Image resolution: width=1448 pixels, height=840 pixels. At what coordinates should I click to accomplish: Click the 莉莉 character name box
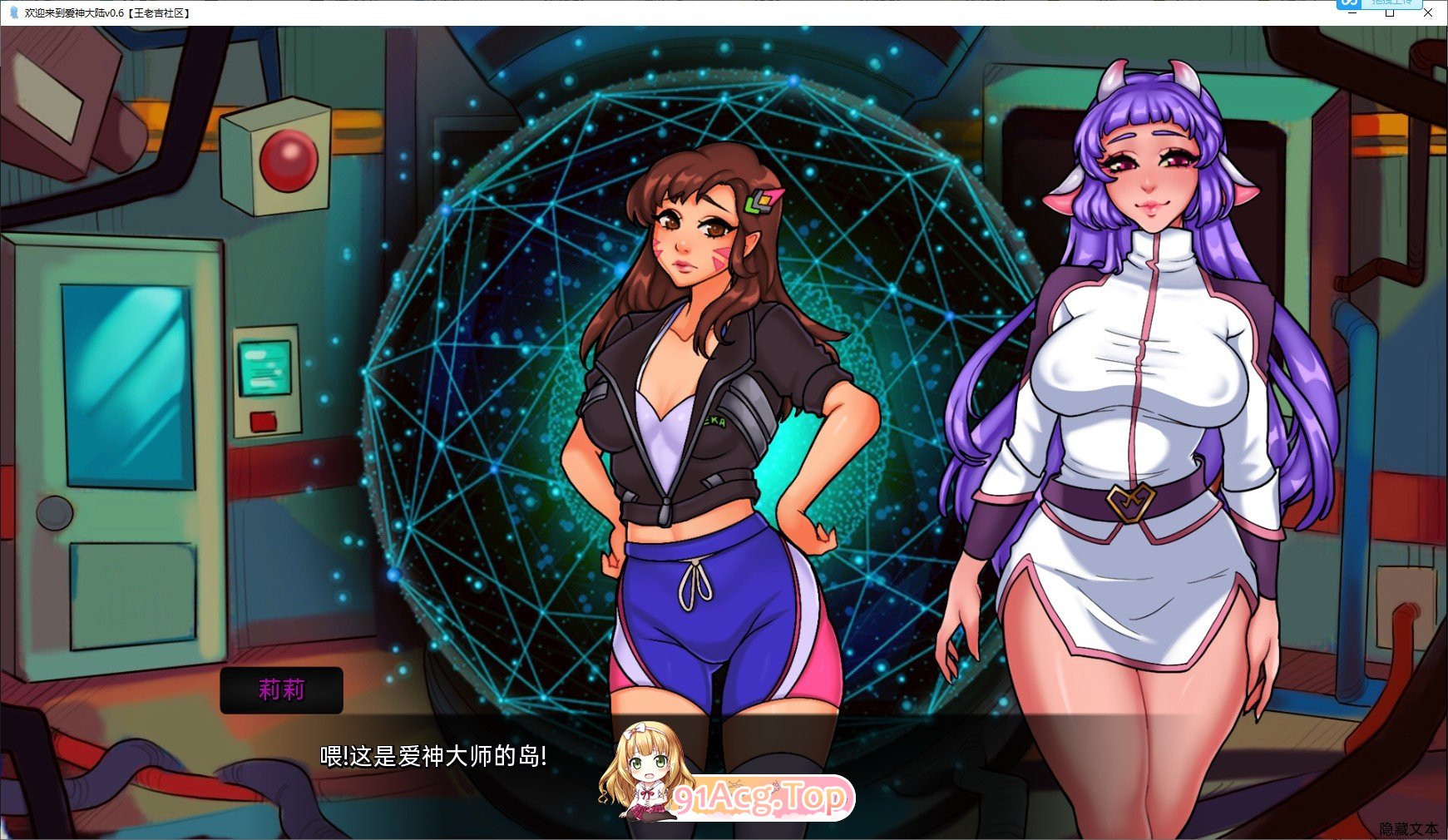pos(281,689)
